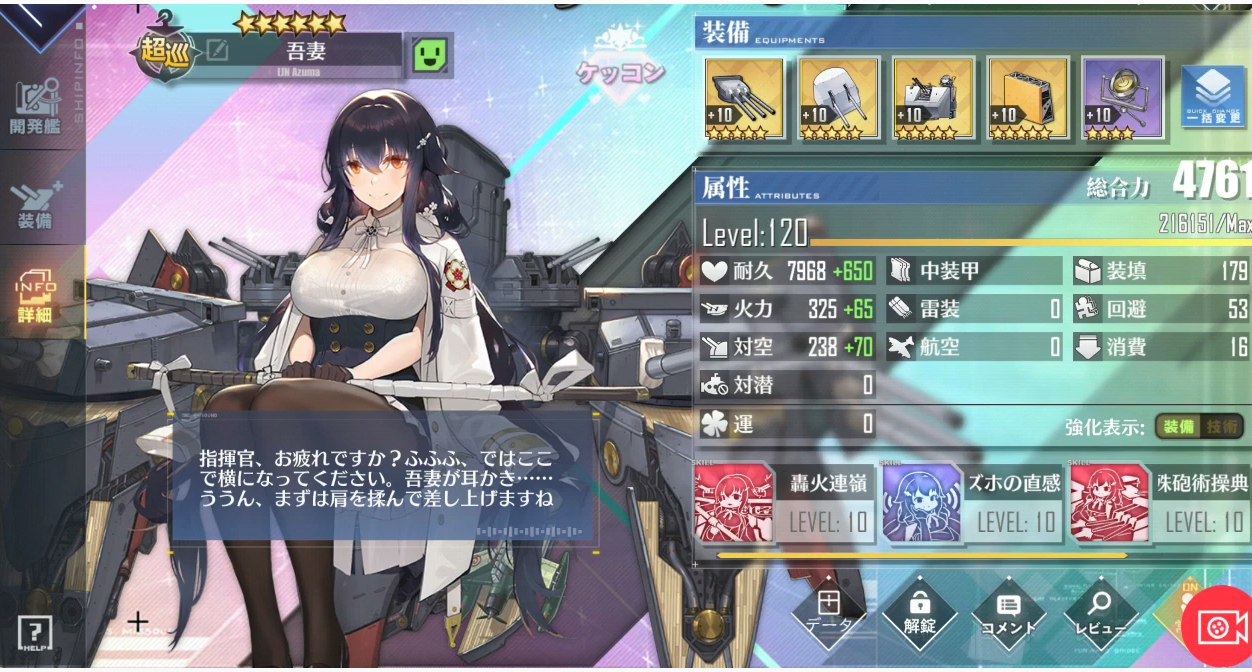Open the データ button
Viewport: 1252px width, 672px height.
tap(828, 611)
